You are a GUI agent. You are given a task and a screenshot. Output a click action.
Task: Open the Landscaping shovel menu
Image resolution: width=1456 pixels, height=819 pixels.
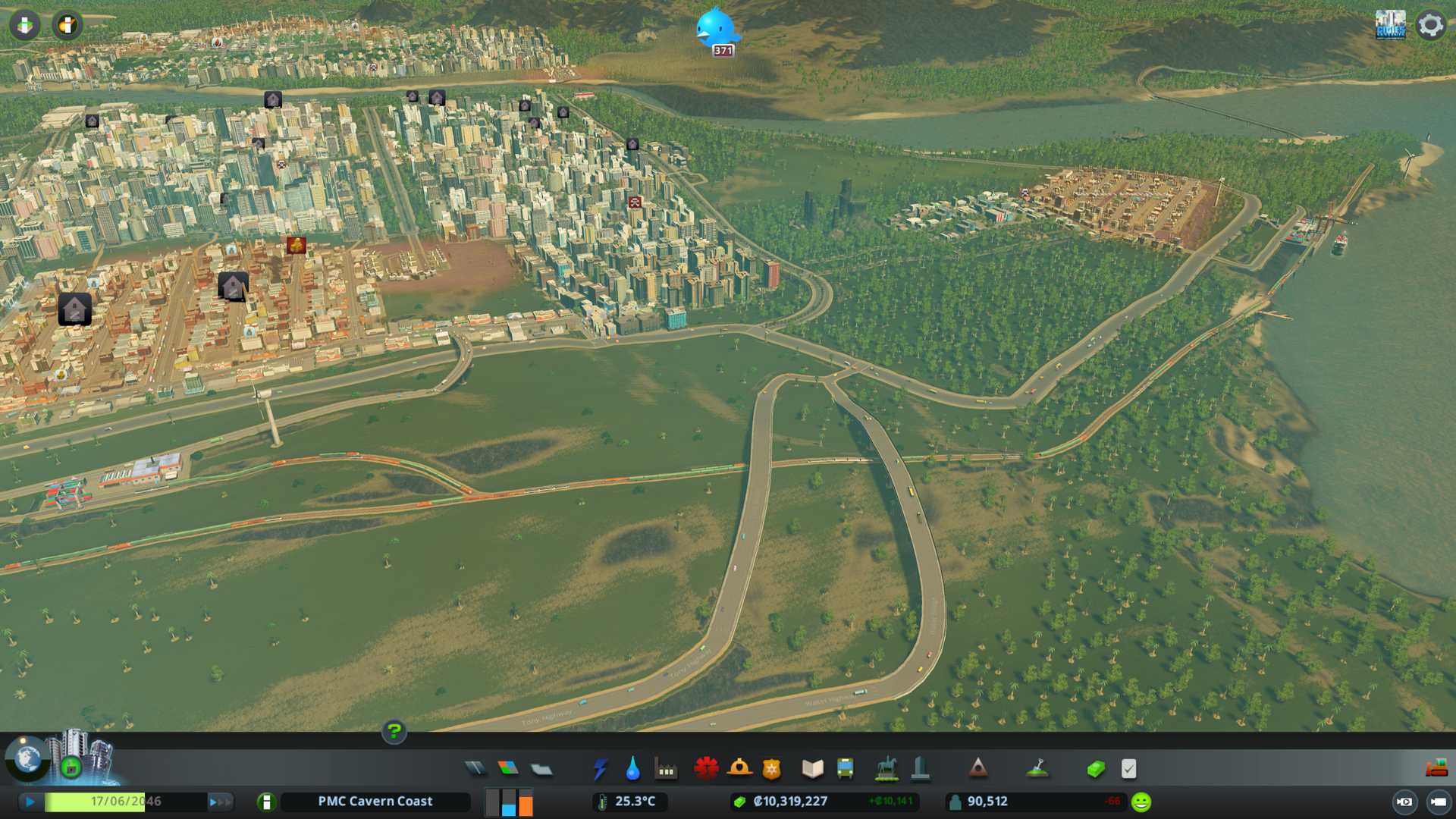1037,769
